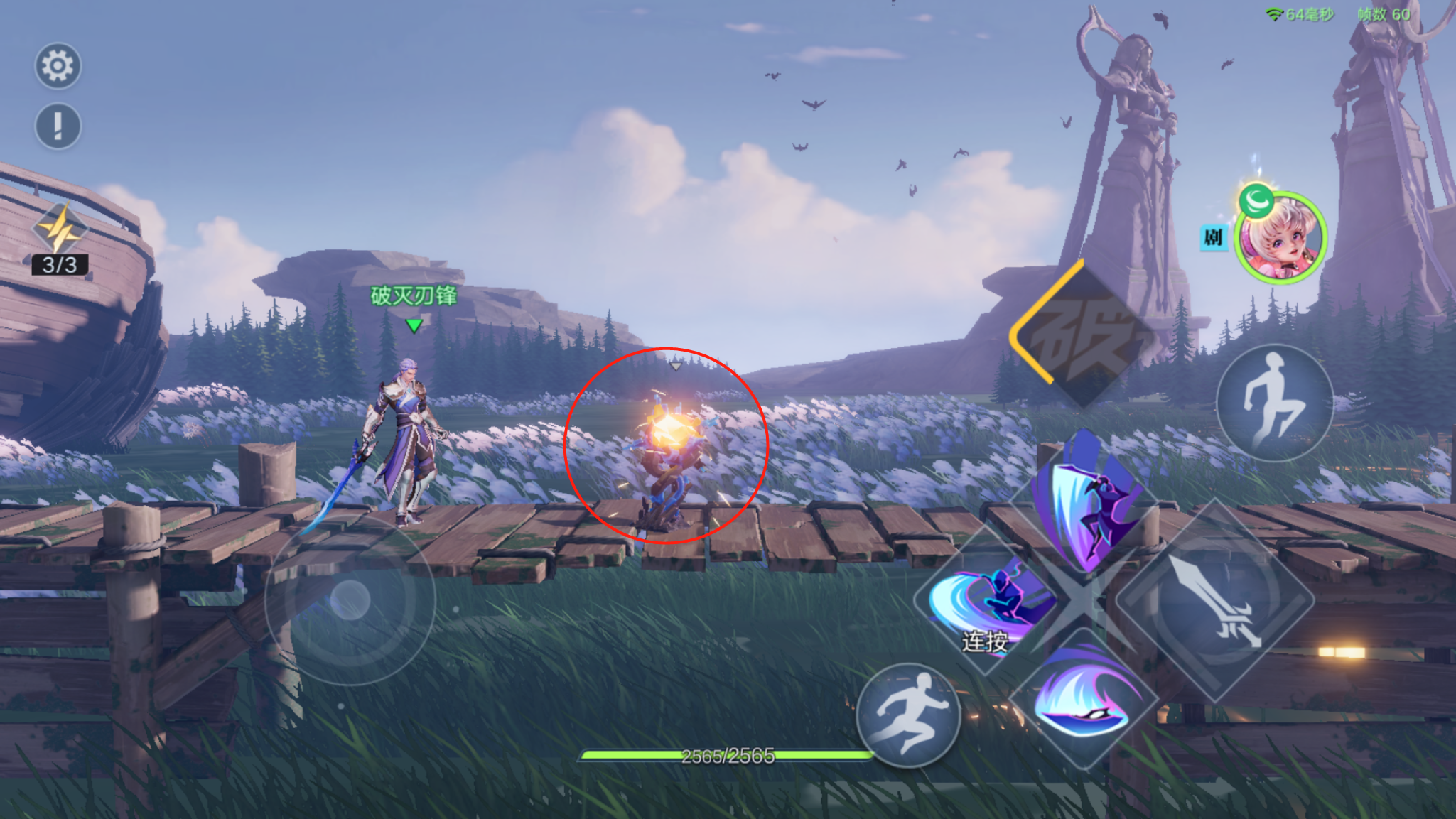Tap the jump button with leaping figure
Screen dimensions: 1456x819
pos(1274,403)
